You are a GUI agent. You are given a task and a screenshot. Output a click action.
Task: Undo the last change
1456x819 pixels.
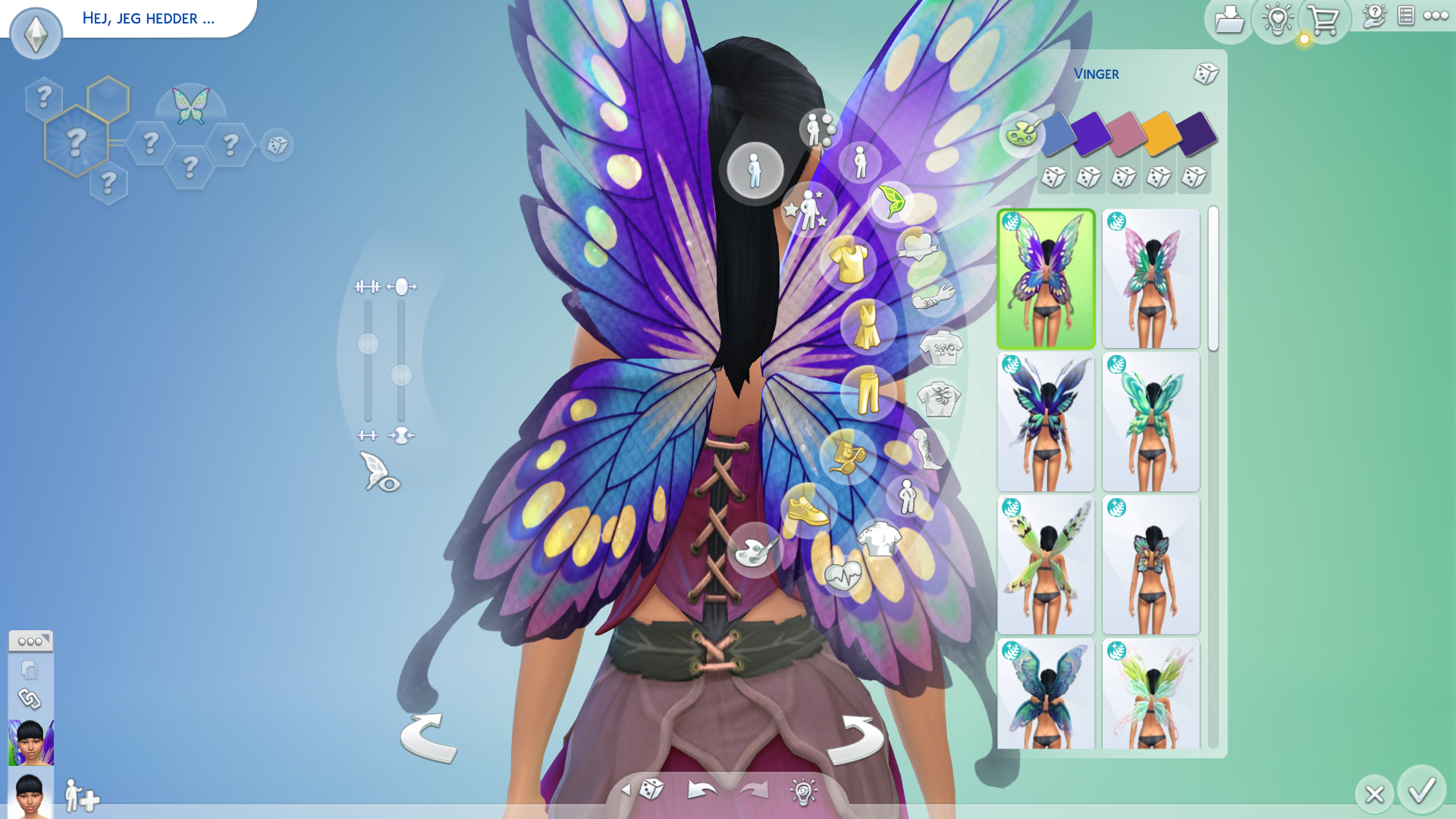702,790
